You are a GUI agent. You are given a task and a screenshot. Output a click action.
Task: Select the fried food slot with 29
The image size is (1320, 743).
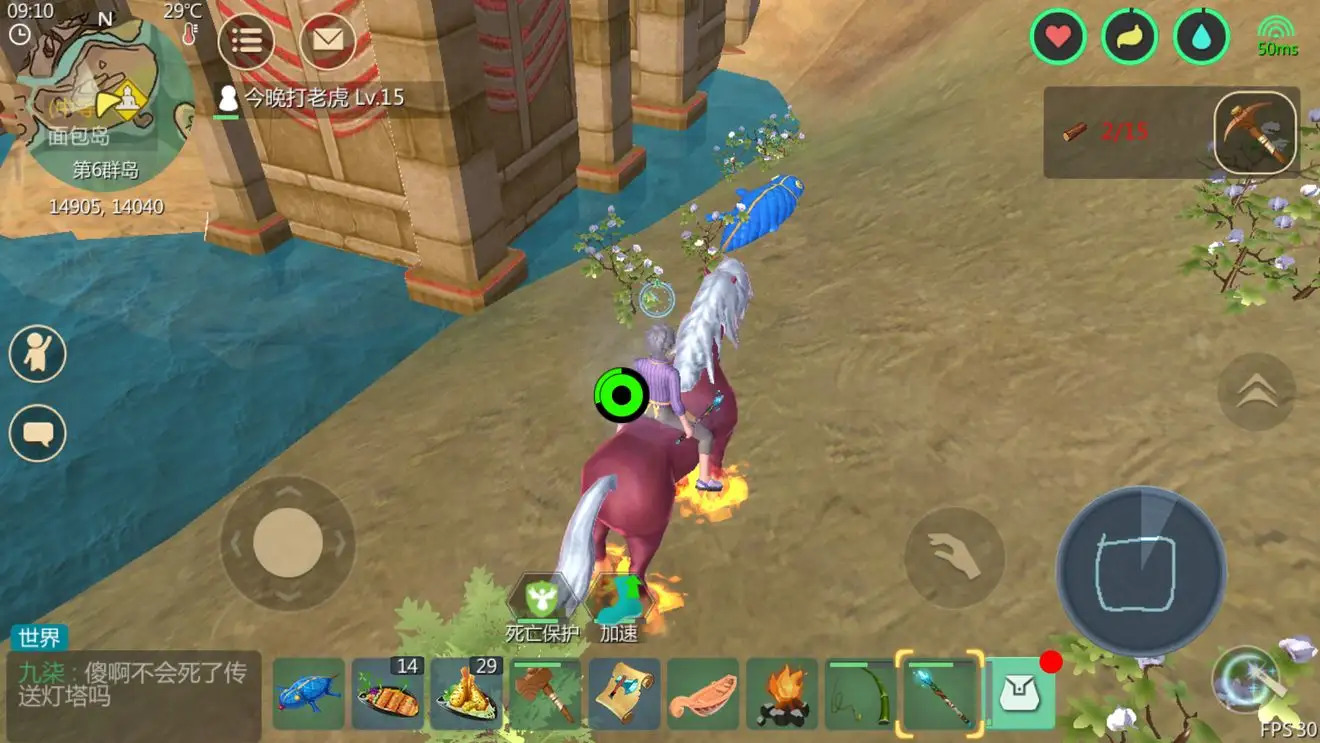466,693
